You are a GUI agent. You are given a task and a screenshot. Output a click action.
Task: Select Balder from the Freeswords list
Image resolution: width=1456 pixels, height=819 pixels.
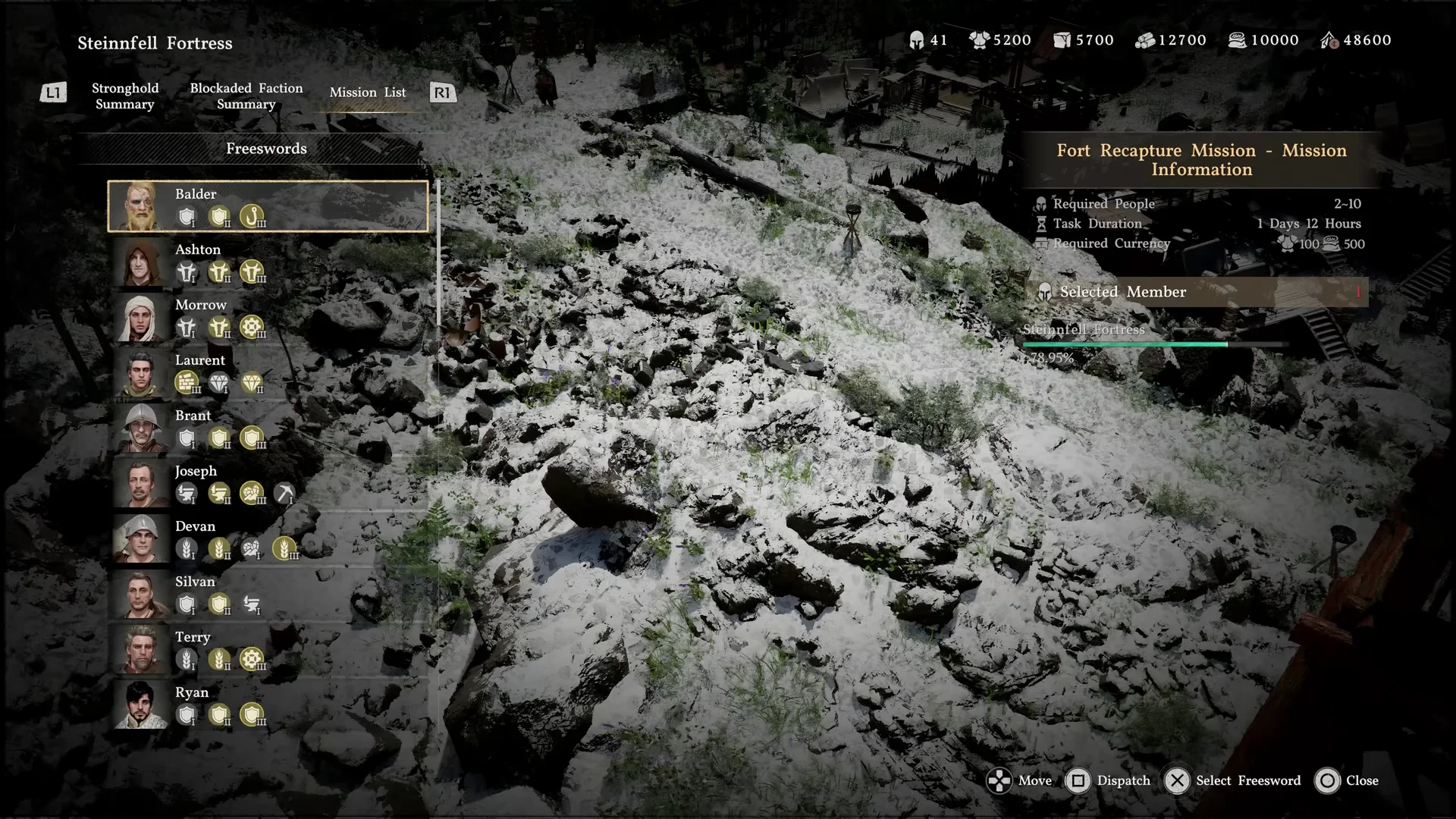coord(268,206)
